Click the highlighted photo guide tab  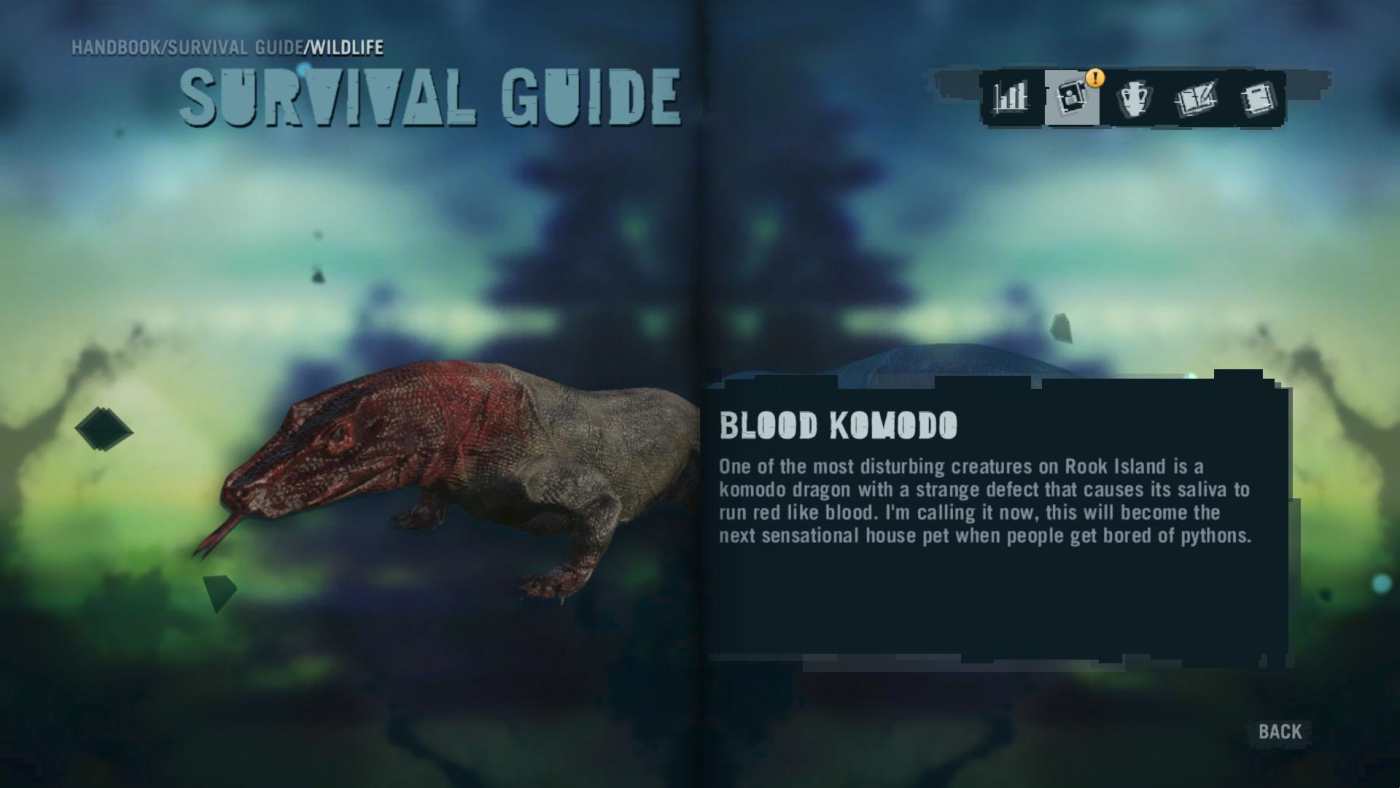[x=1072, y=97]
